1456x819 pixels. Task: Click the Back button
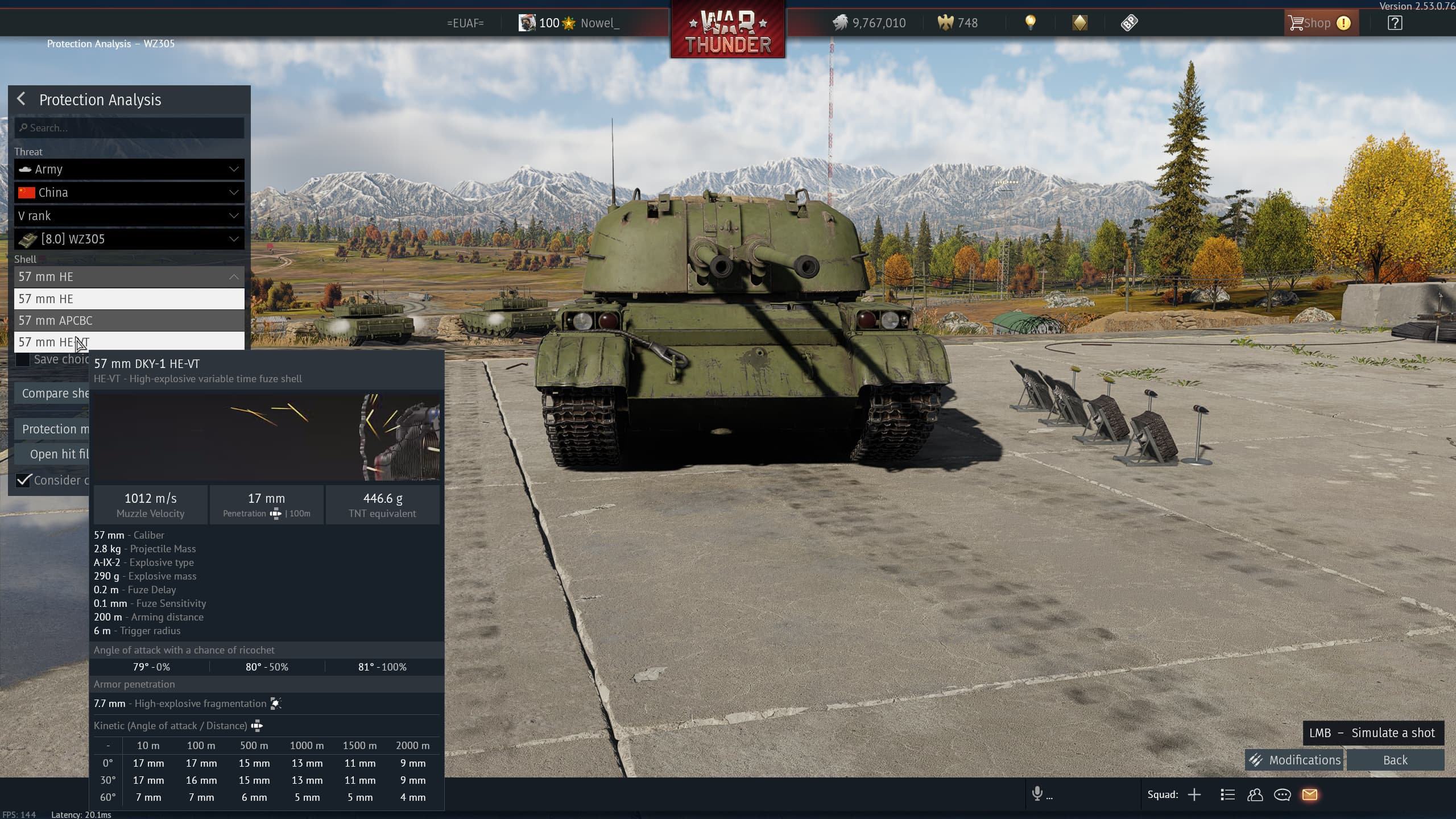1395,760
